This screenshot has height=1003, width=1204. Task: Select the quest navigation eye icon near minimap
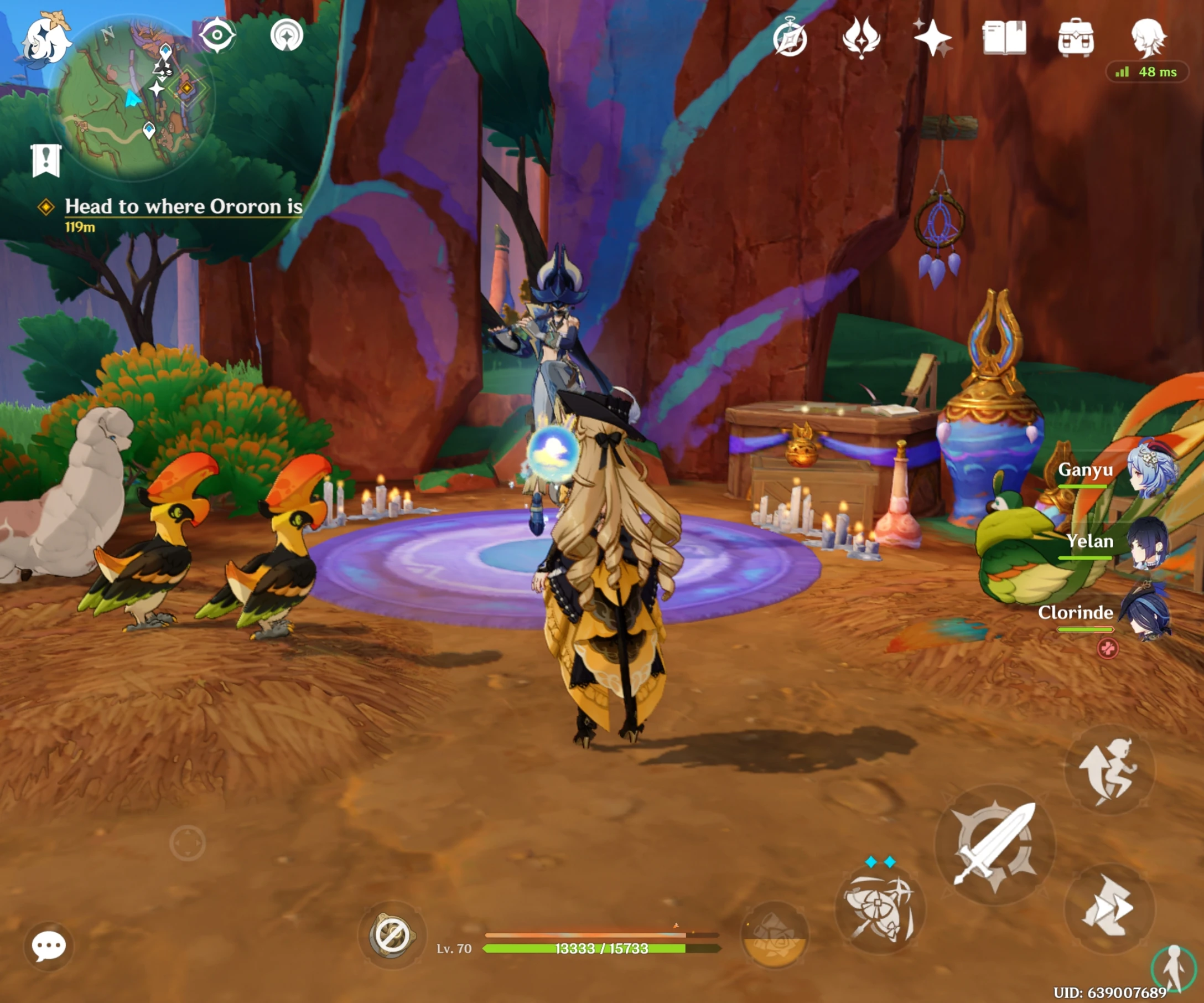click(x=218, y=35)
